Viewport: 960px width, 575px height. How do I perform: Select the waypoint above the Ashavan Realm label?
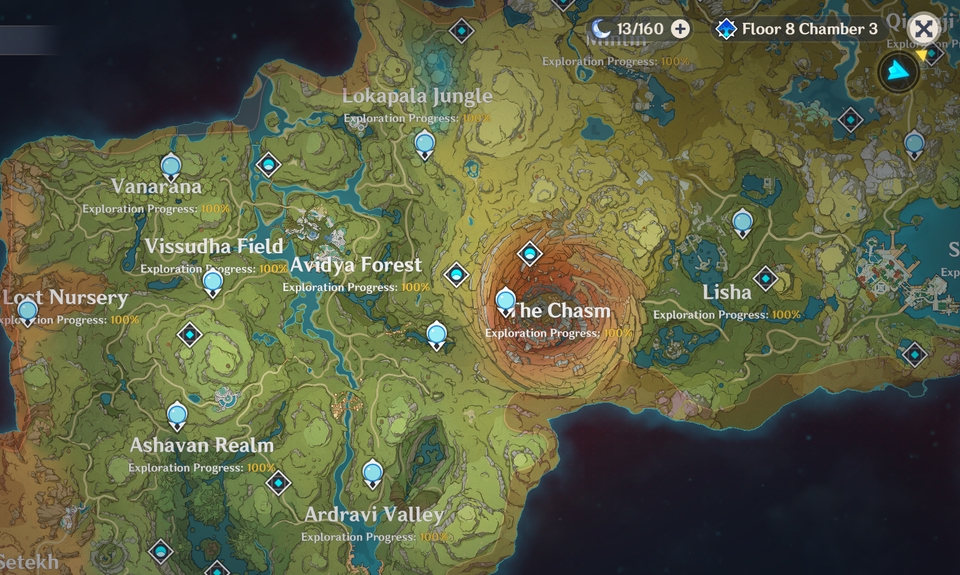click(x=177, y=414)
